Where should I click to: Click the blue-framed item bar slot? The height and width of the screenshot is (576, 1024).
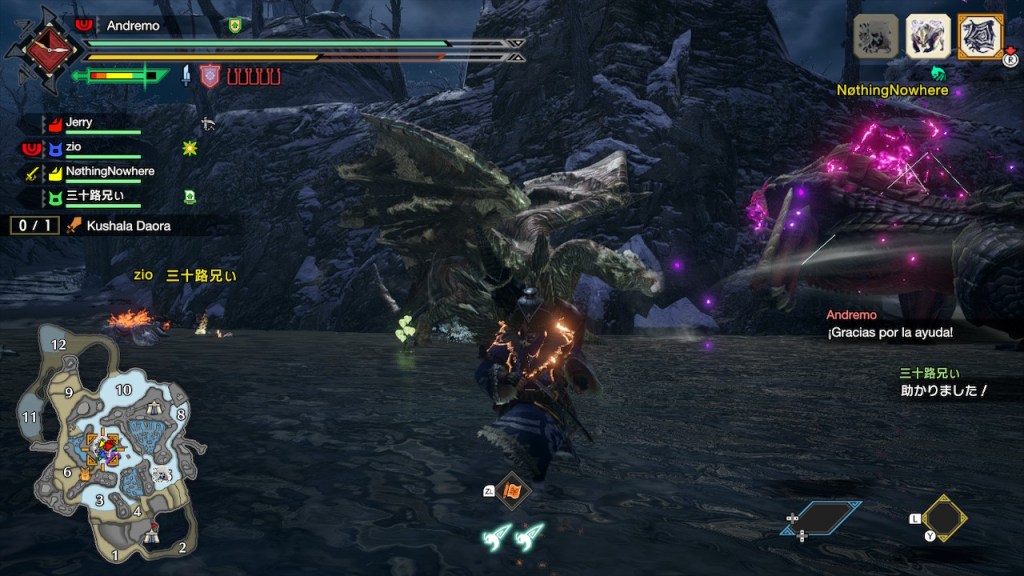821,517
